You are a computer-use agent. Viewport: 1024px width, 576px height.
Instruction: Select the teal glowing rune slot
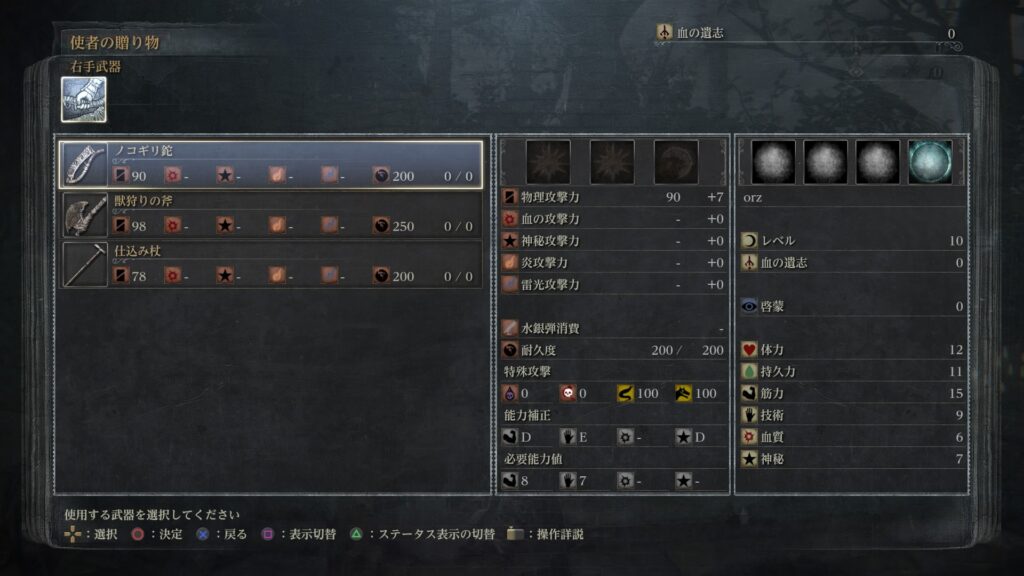pyautogui.click(x=930, y=162)
